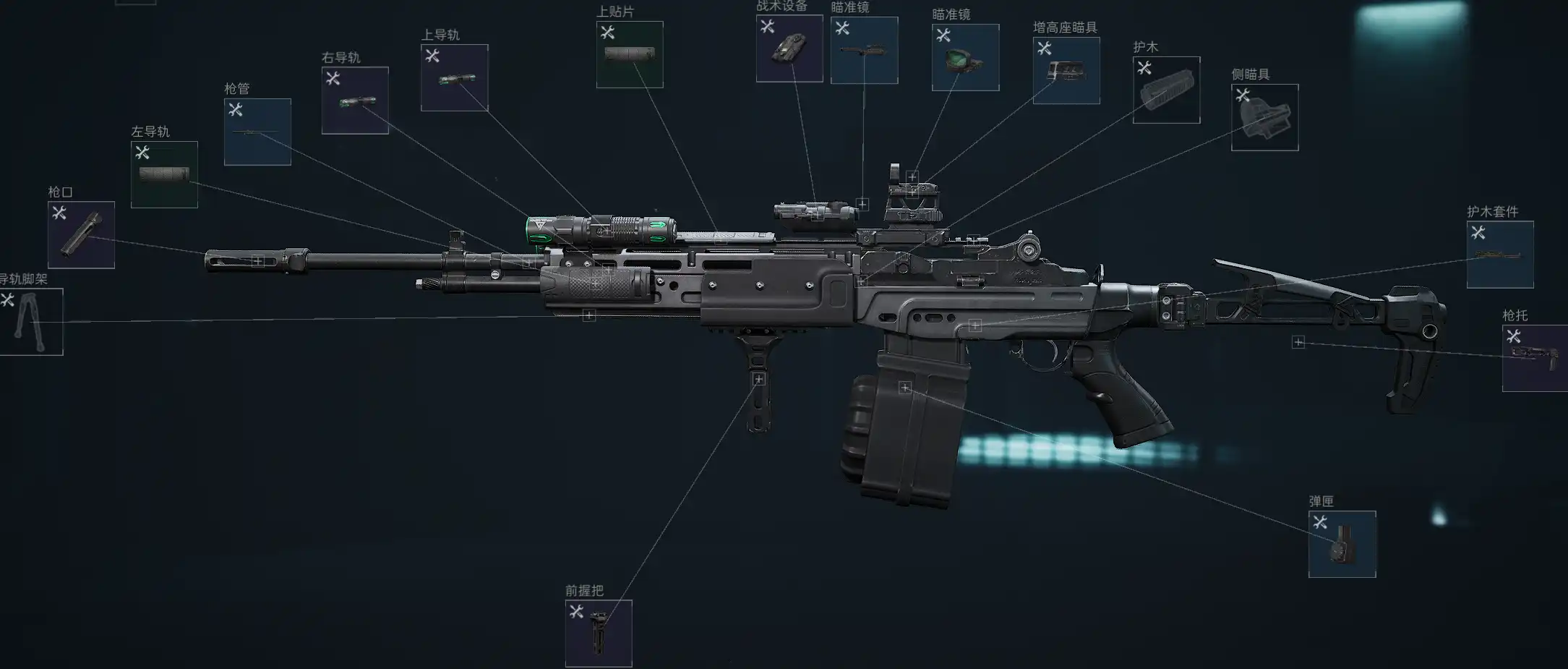1568x669 pixels.
Task: Select the 增高座瞄具 riser sight slot
Action: tap(1066, 70)
